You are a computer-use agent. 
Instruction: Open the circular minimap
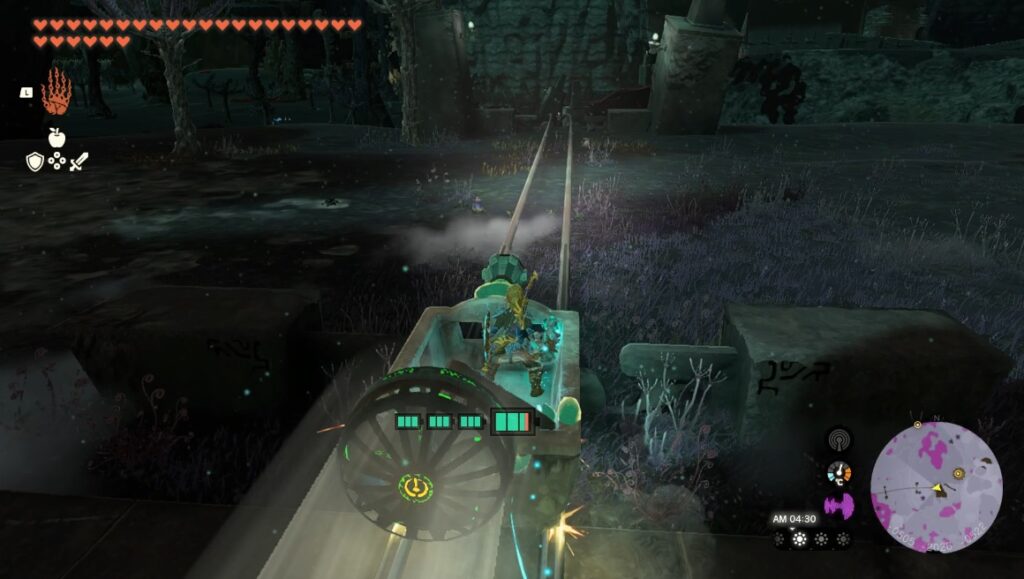click(x=936, y=487)
